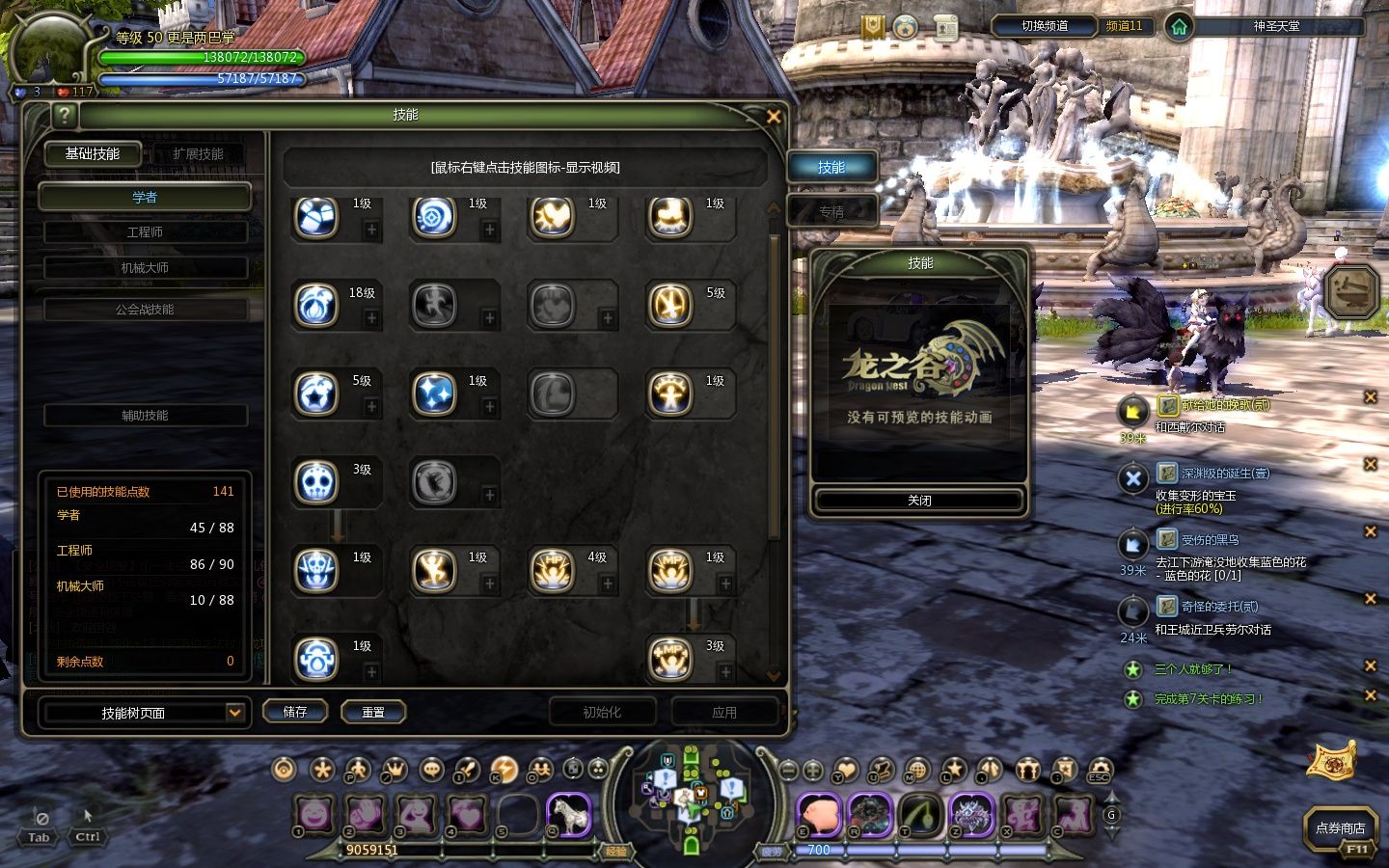Click the 重置 button
1389x868 pixels.
point(373,712)
